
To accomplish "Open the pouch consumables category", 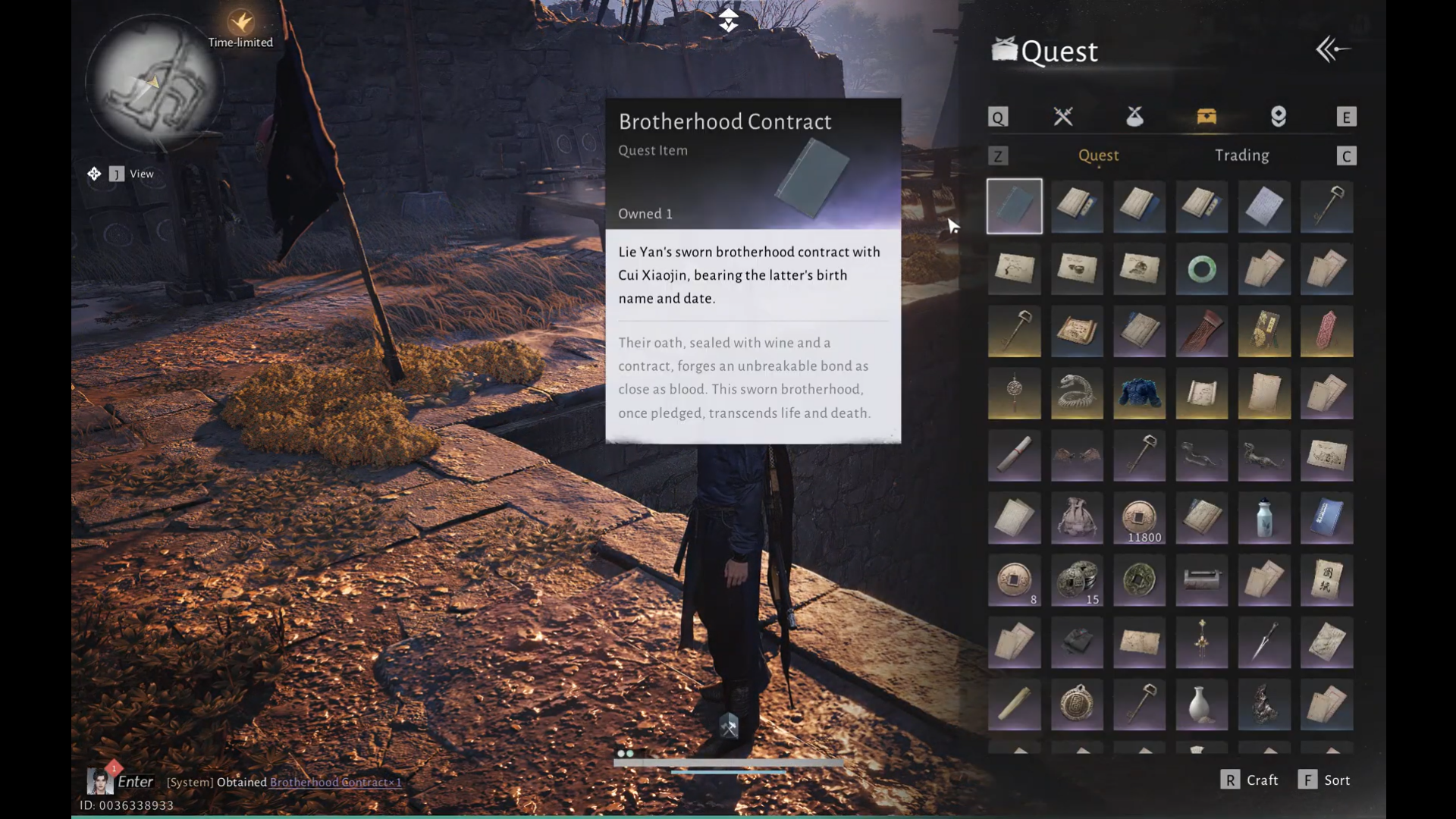I will [x=1134, y=117].
